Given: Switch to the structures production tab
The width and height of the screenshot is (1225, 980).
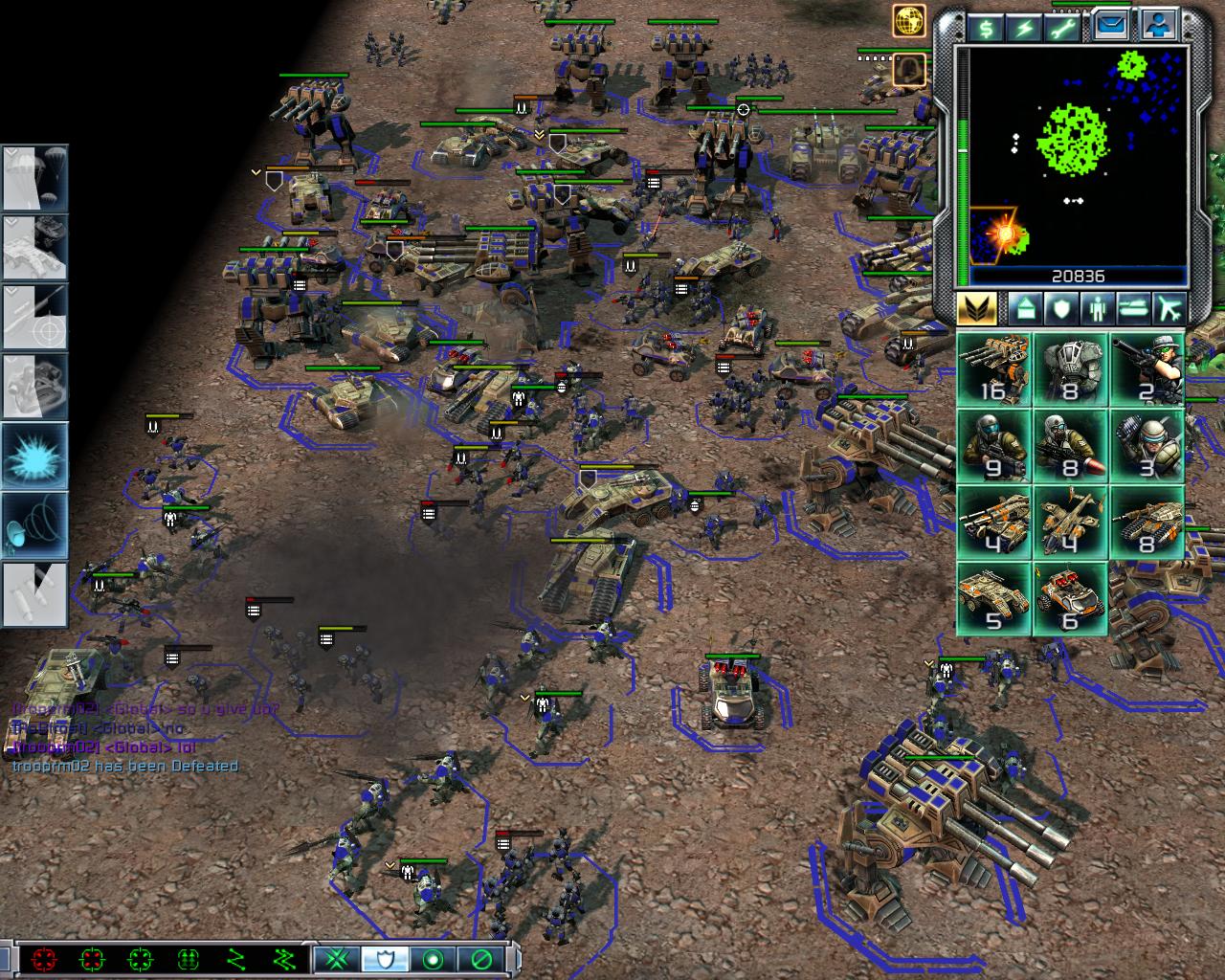Looking at the screenshot, I should 1025,309.
